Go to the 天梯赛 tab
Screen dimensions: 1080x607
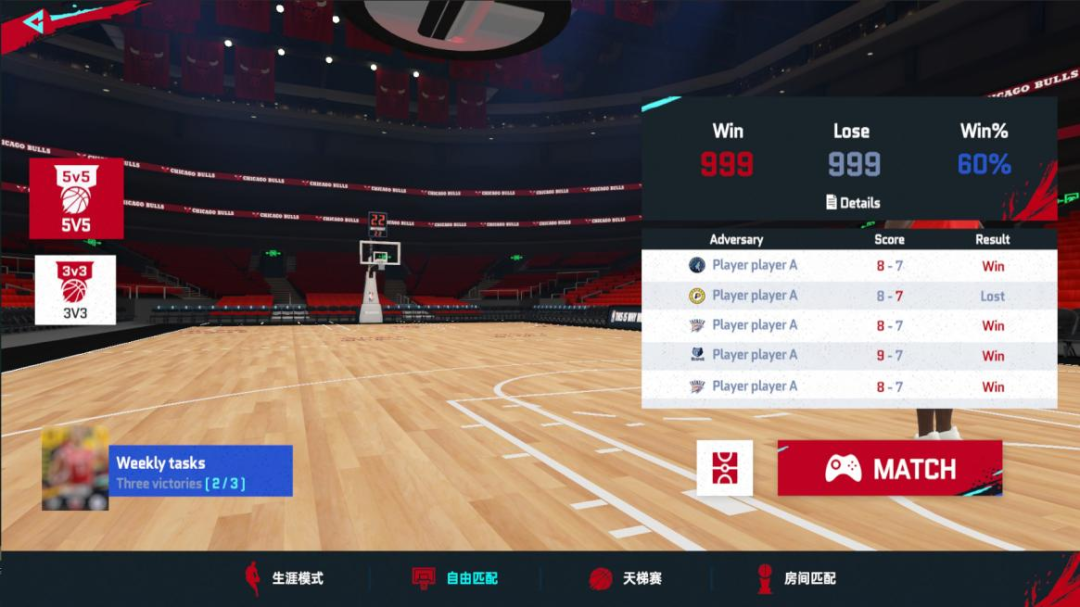coord(627,578)
